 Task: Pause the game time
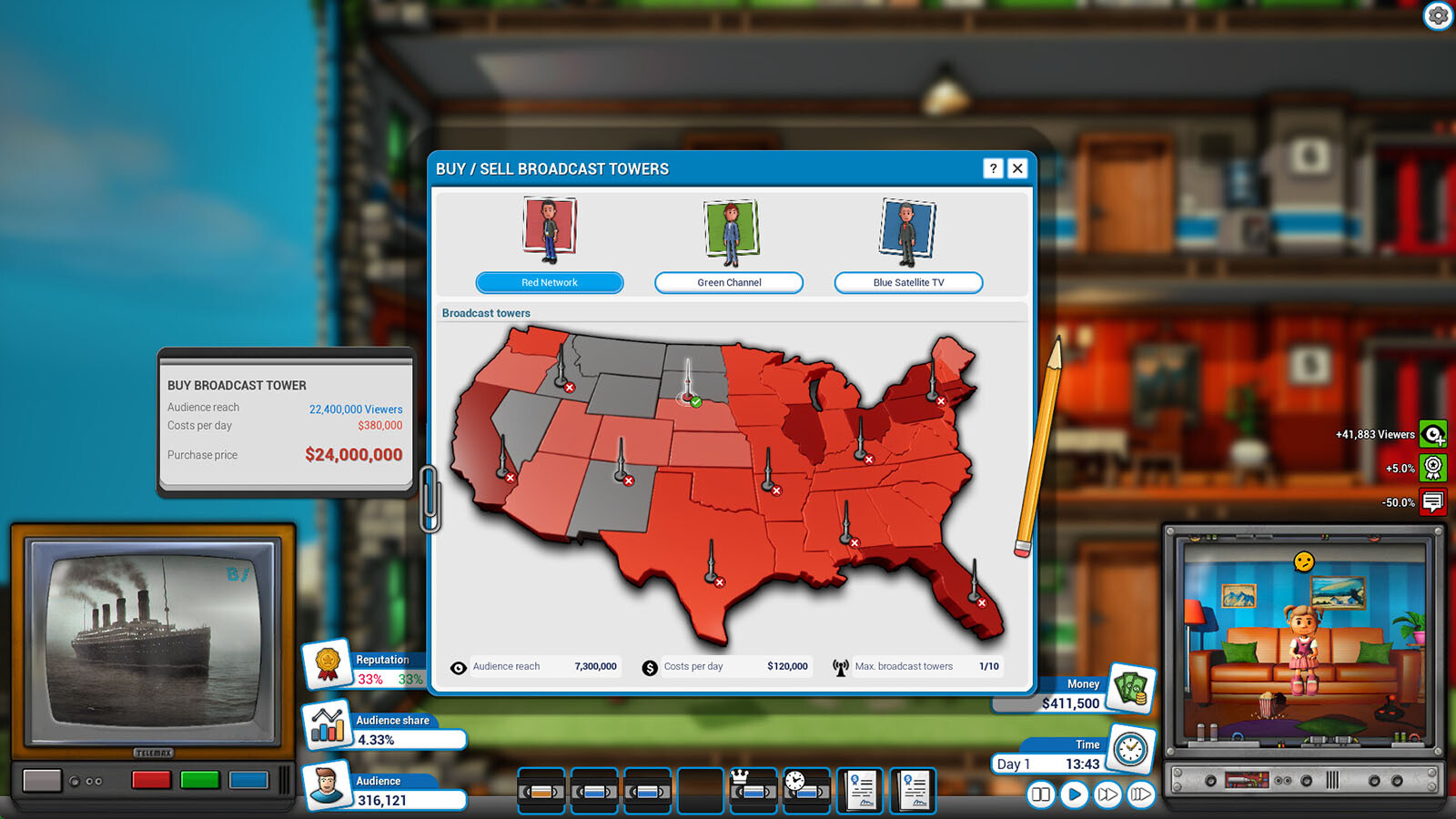(x=1040, y=794)
